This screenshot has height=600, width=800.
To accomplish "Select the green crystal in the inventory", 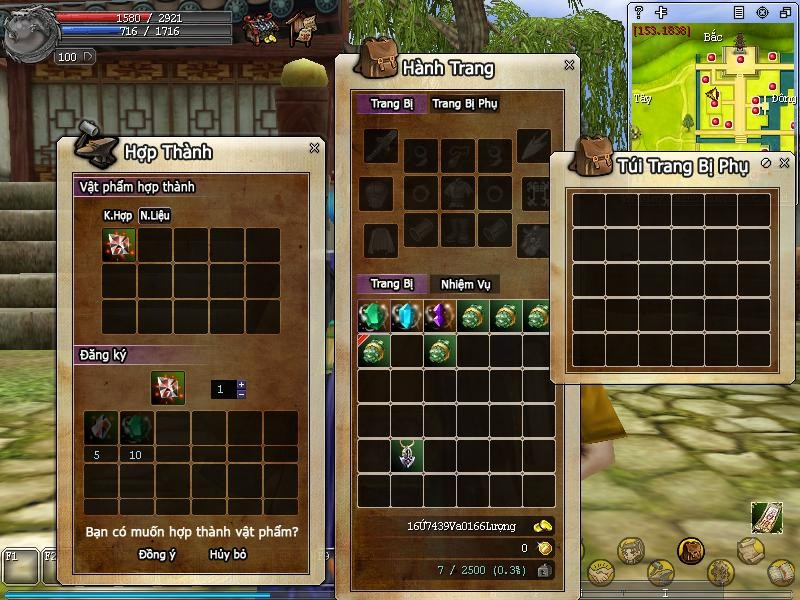I will pos(374,317).
